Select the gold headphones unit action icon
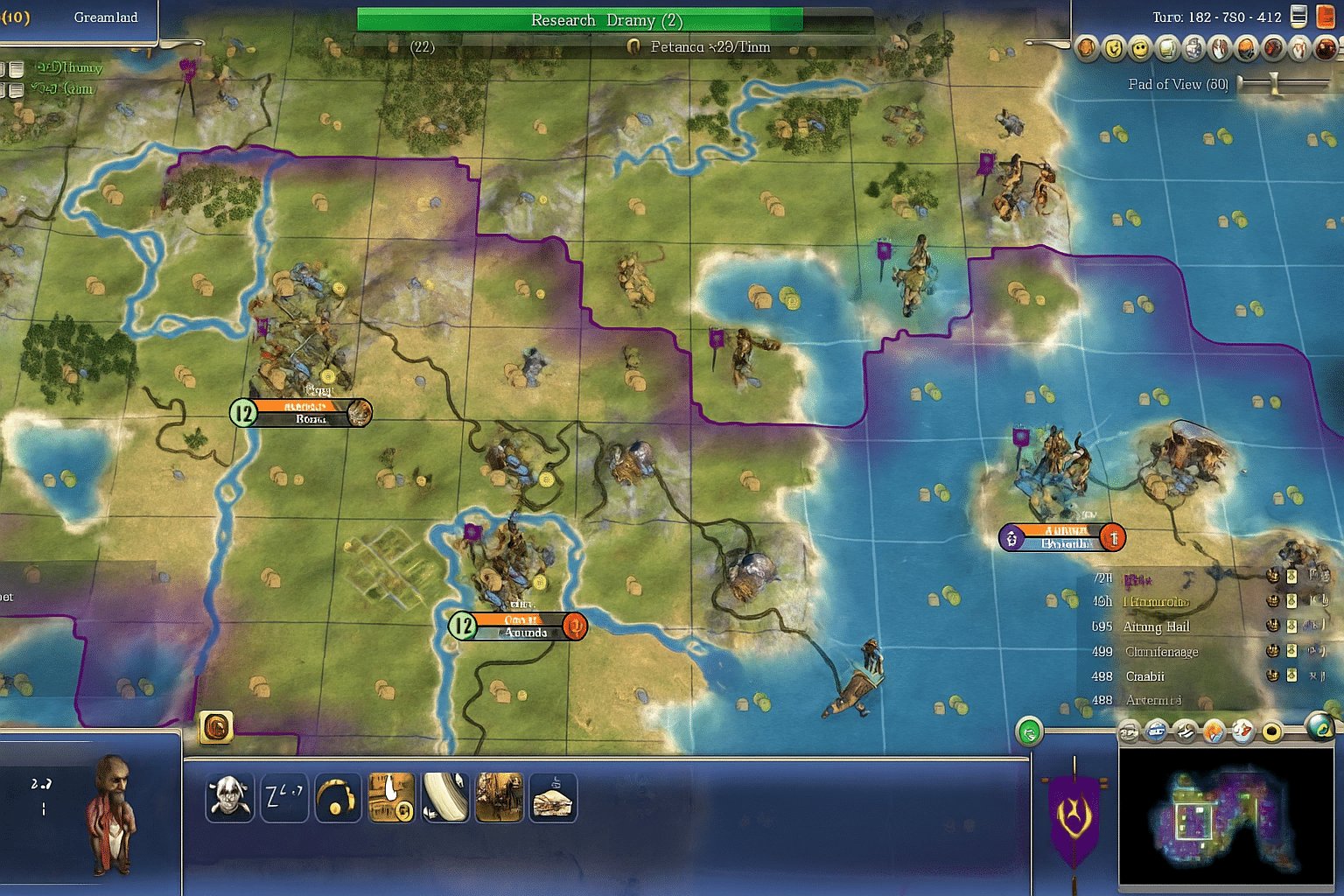 point(338,797)
